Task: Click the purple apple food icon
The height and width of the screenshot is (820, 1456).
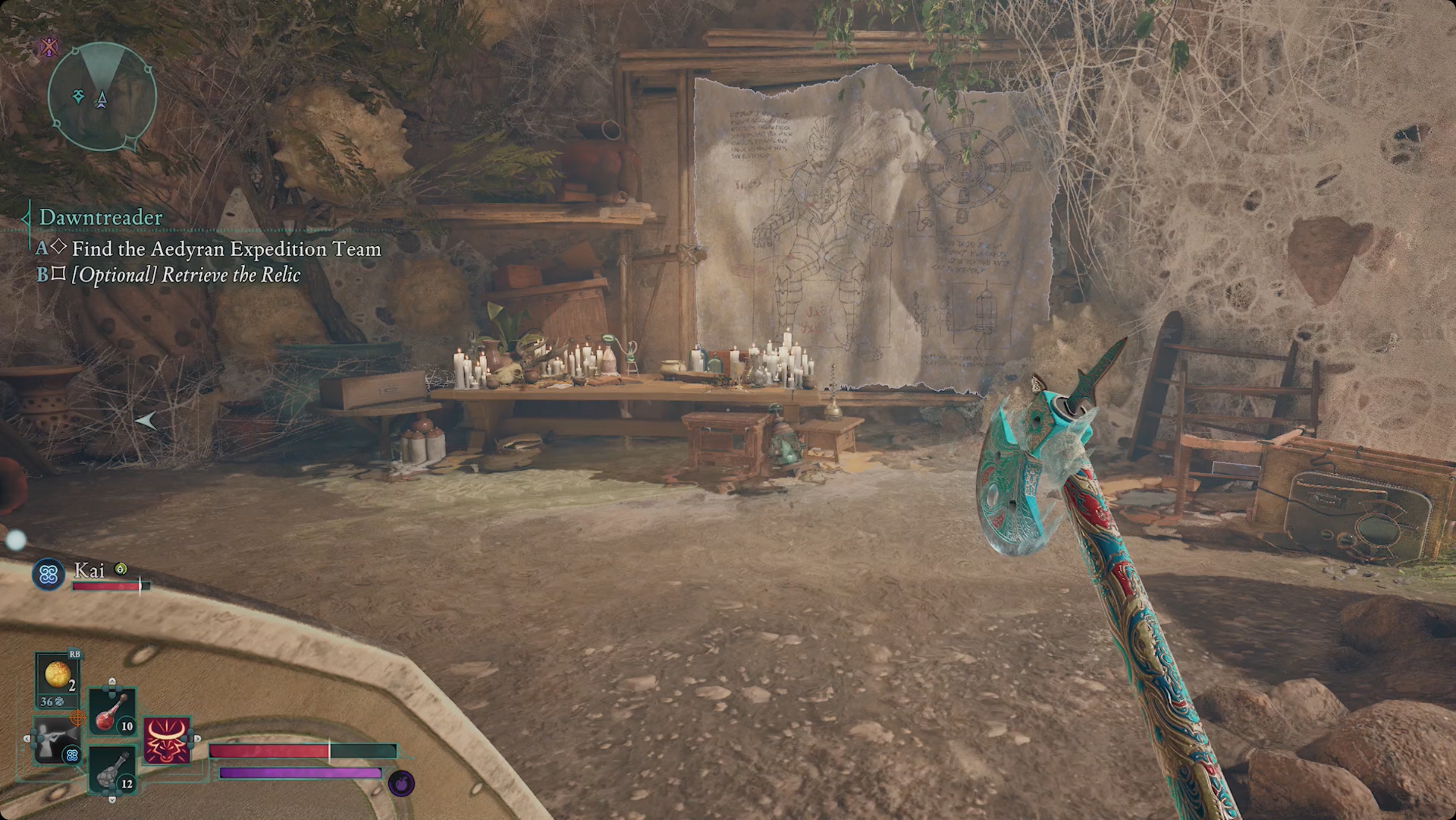Action: (x=401, y=784)
